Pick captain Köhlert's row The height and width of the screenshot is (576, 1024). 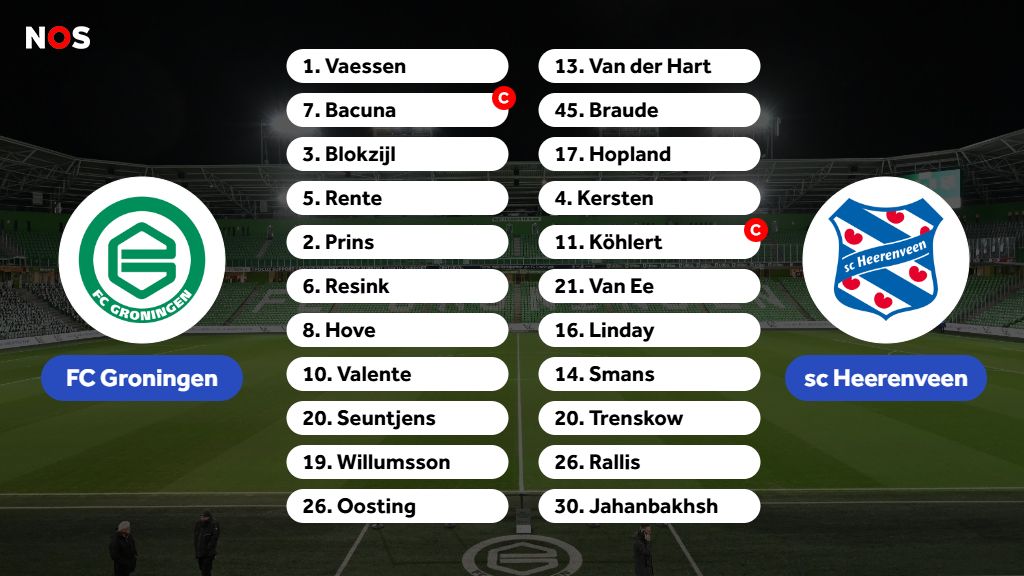point(649,242)
